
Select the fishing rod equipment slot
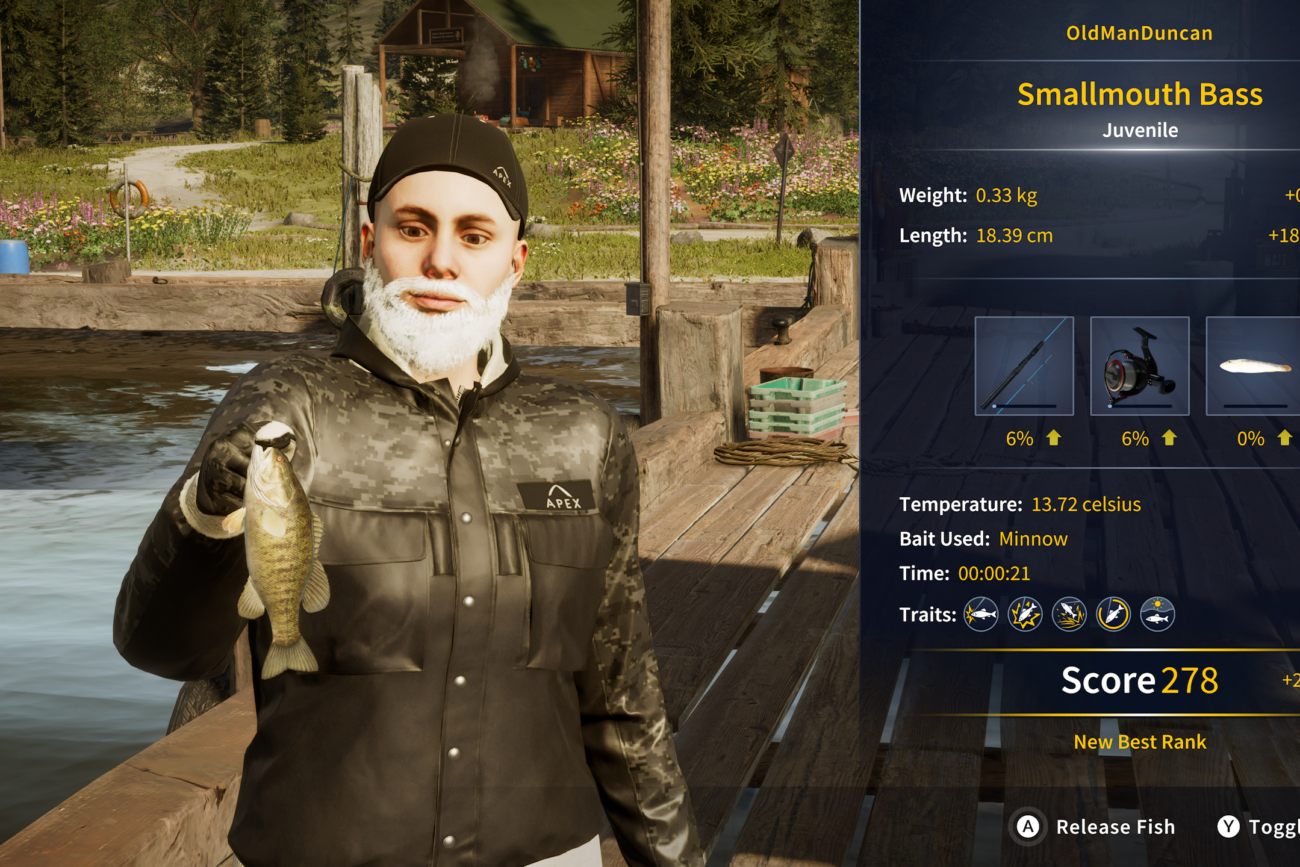point(1024,366)
